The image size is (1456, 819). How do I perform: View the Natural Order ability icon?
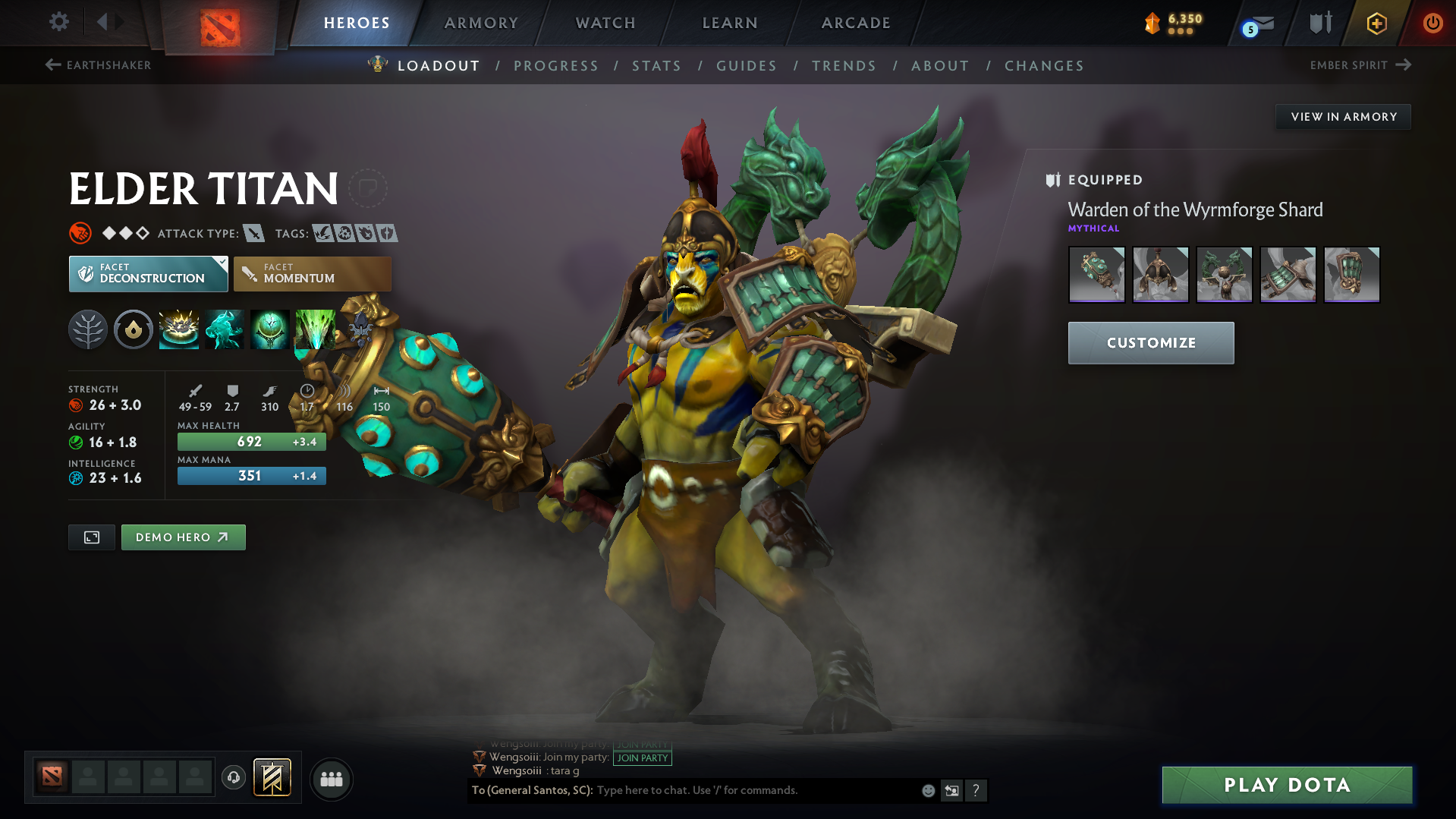269,329
